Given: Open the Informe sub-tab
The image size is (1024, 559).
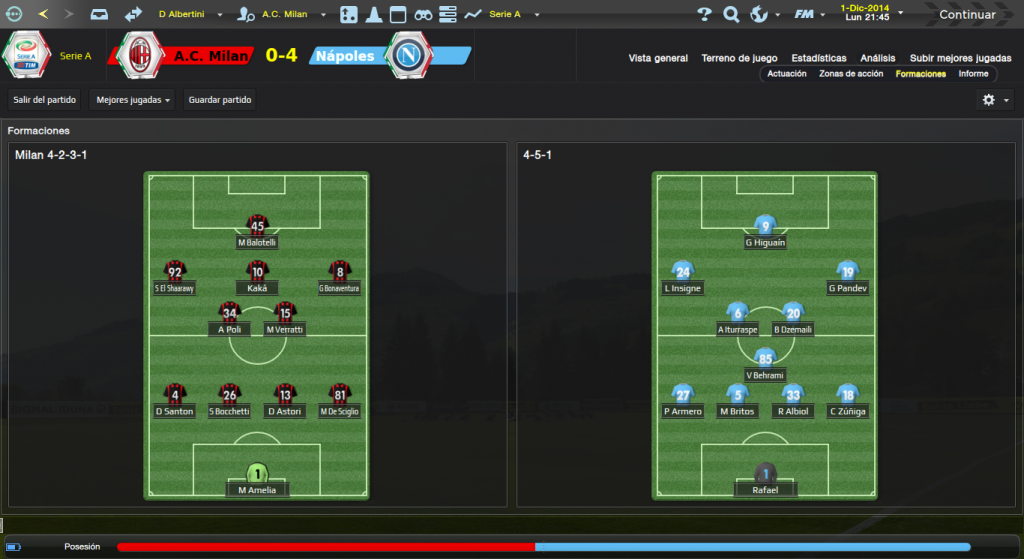Looking at the screenshot, I should 973,74.
